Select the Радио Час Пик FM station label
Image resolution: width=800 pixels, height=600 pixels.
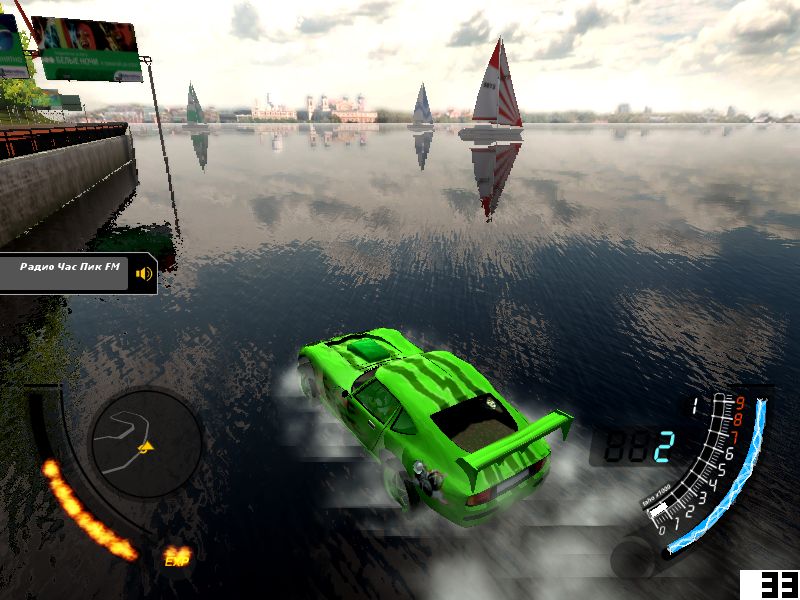click(69, 268)
